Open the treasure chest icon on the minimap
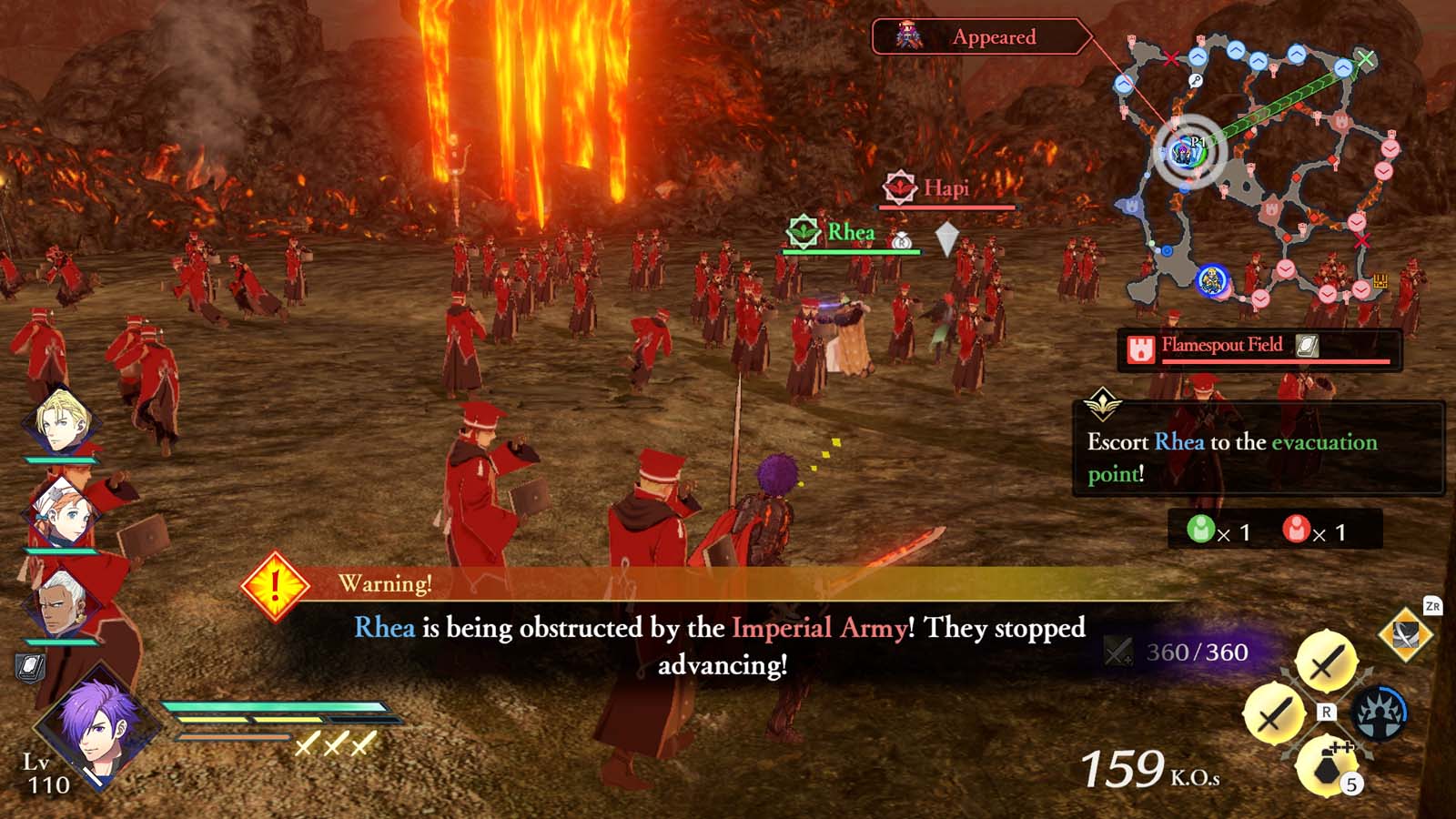Image resolution: width=1456 pixels, height=819 pixels. pyautogui.click(x=1380, y=278)
